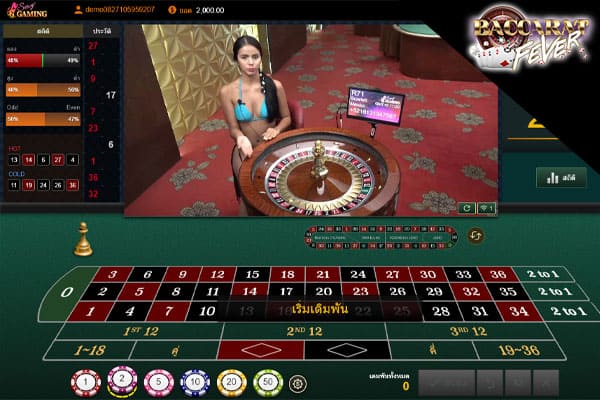Pick the 50 value chip
The width and height of the screenshot is (600, 400).
[x=267, y=382]
